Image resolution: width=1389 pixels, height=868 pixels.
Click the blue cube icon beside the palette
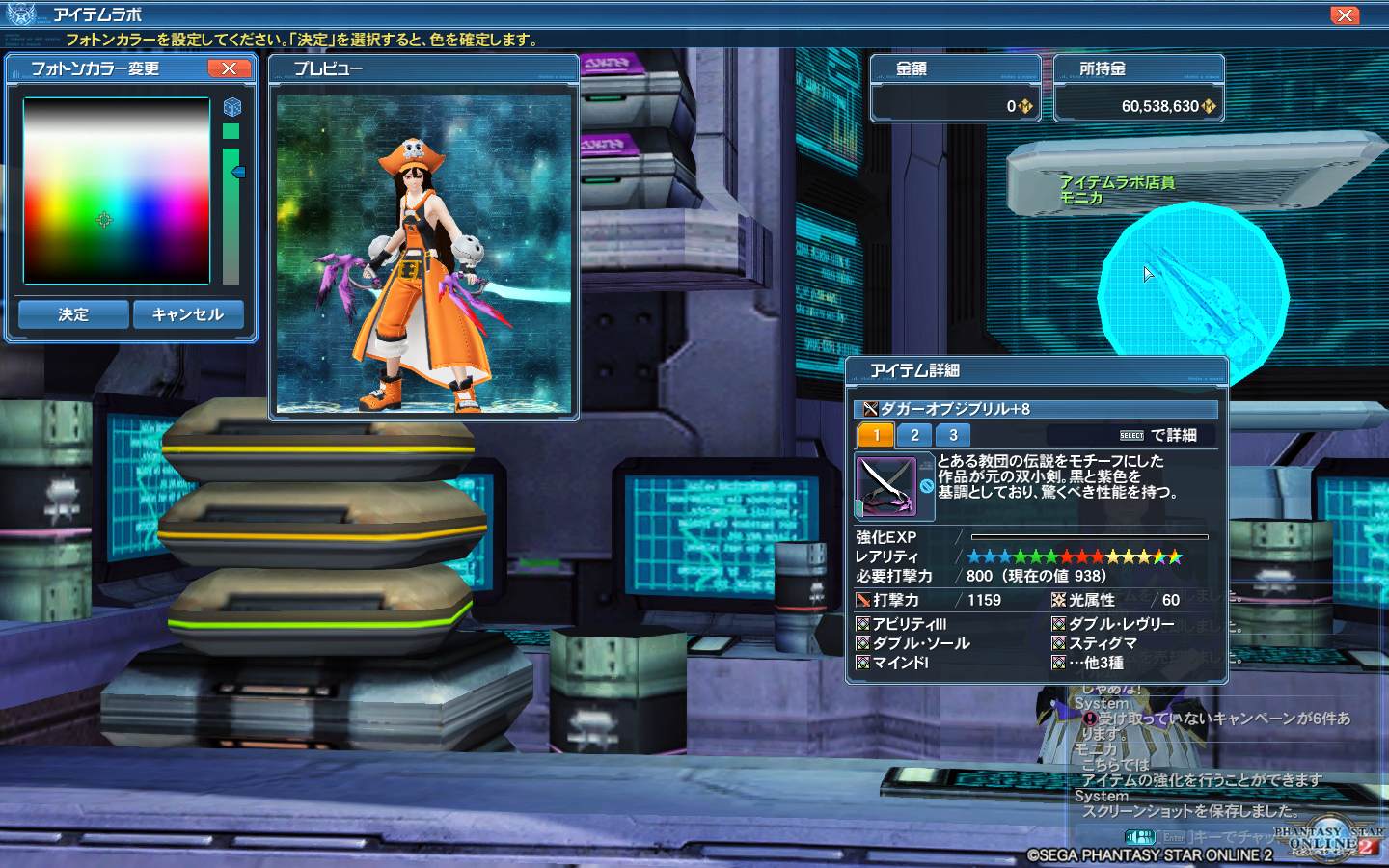pos(232,107)
